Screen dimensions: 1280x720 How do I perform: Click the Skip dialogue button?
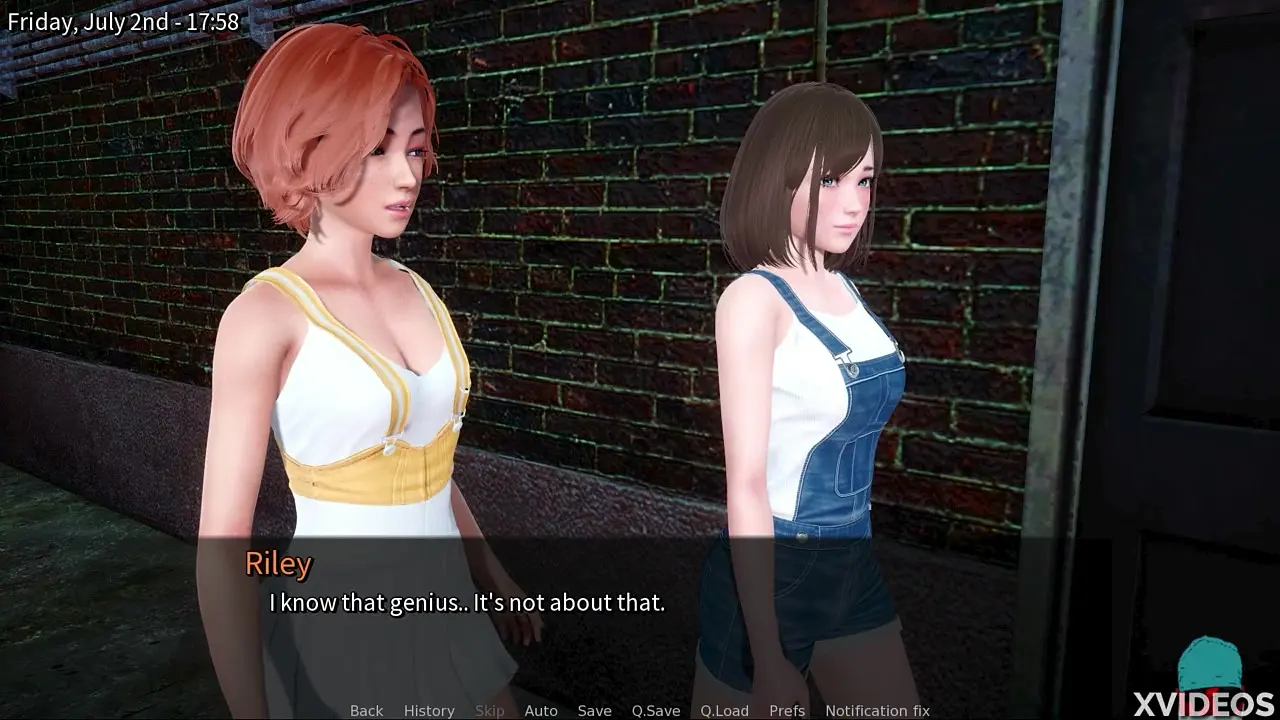click(x=489, y=710)
